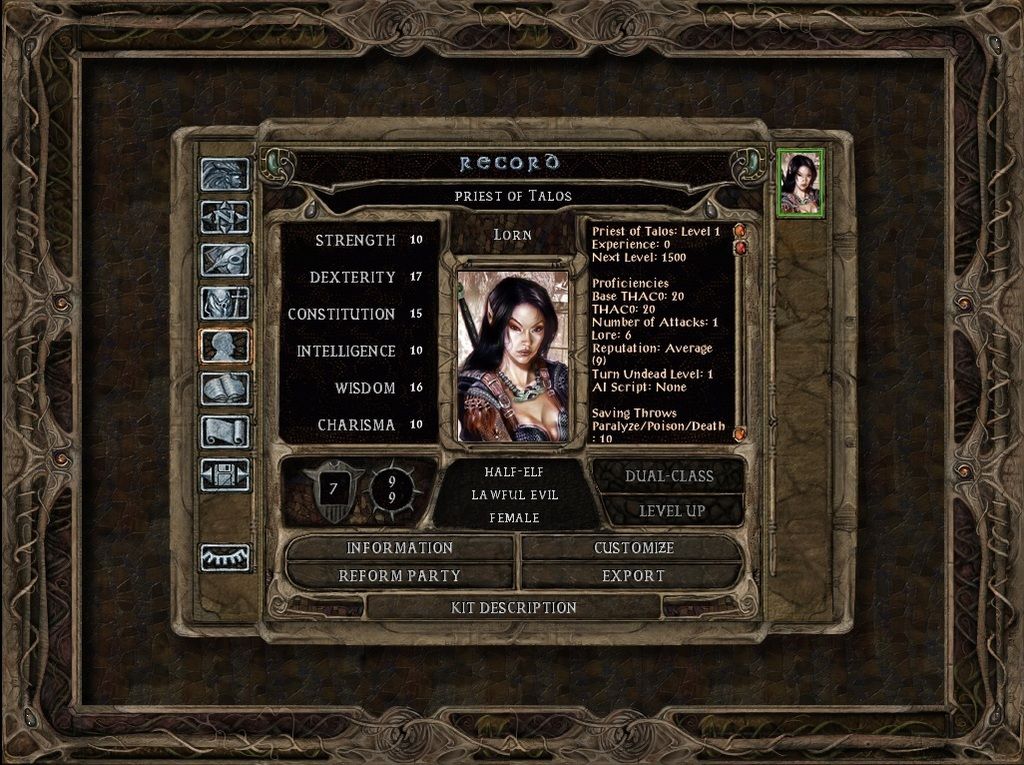Open options via the floppy disk icon
Image resolution: width=1024 pixels, height=765 pixels.
point(225,475)
